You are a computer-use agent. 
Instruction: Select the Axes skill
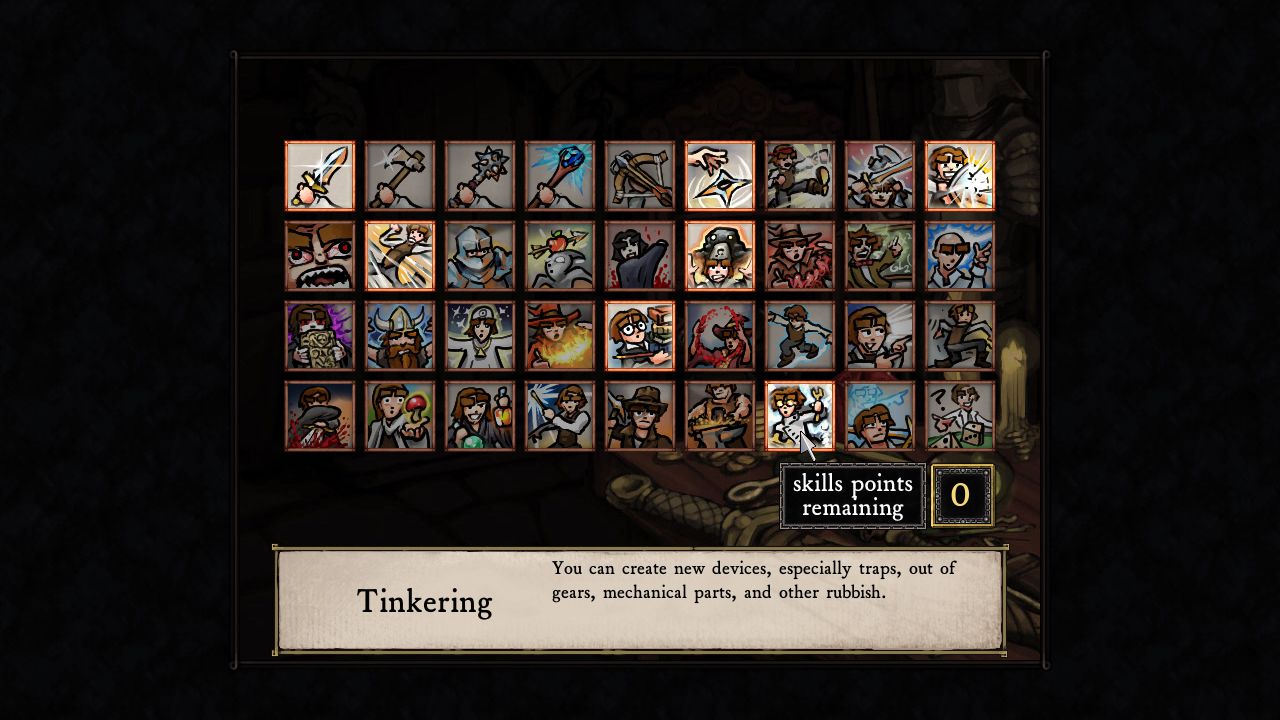click(x=400, y=175)
